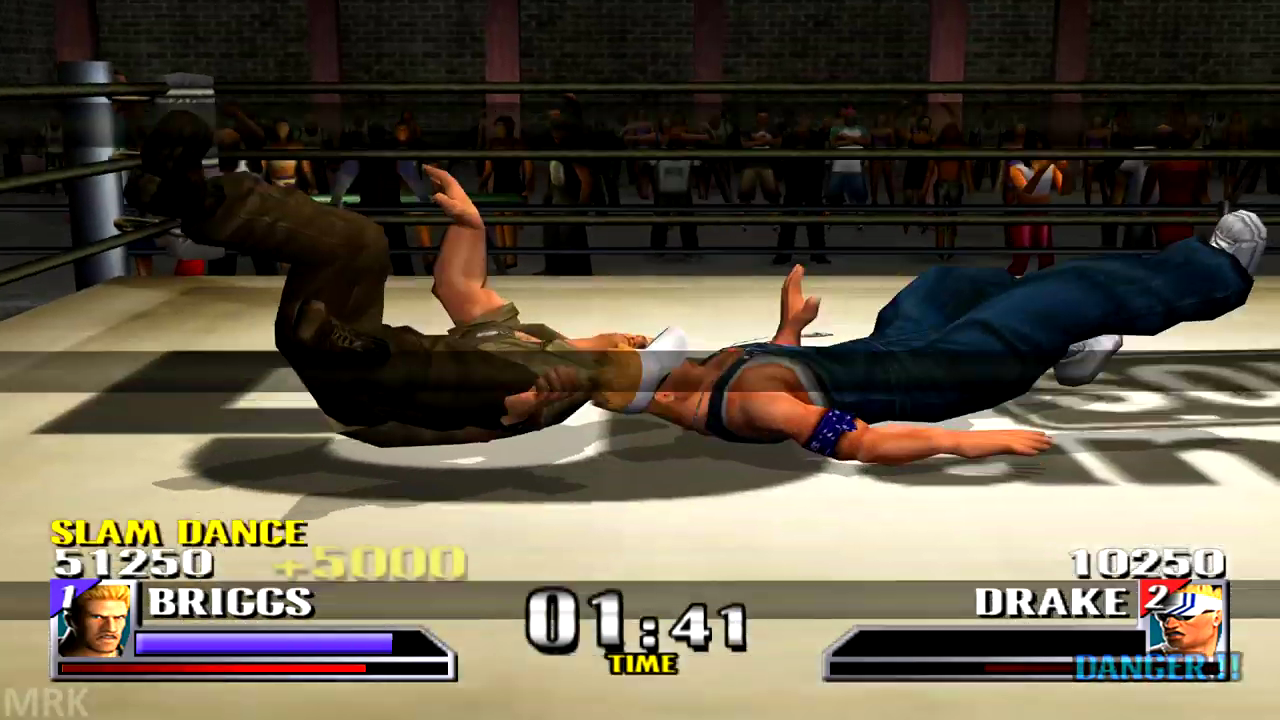The image size is (1280, 720).
Task: Click the TIME label under the clock
Action: pyautogui.click(x=644, y=662)
